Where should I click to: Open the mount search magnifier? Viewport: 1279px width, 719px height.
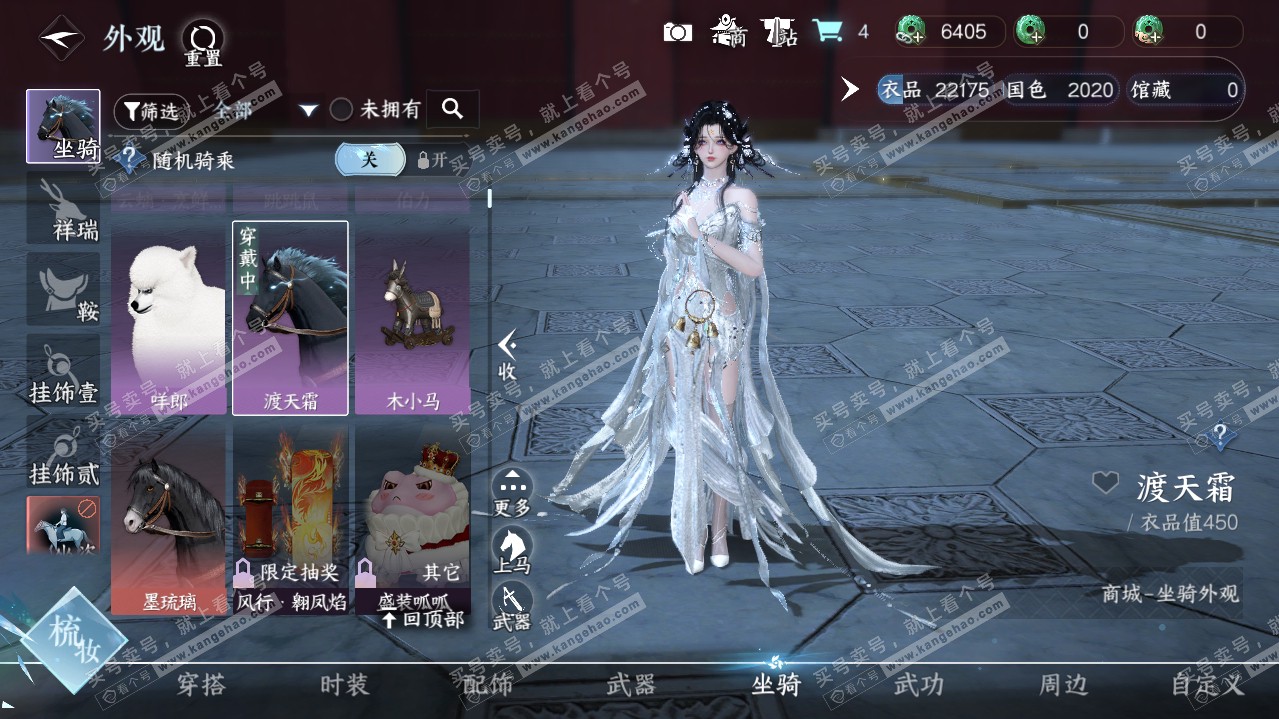pos(452,109)
